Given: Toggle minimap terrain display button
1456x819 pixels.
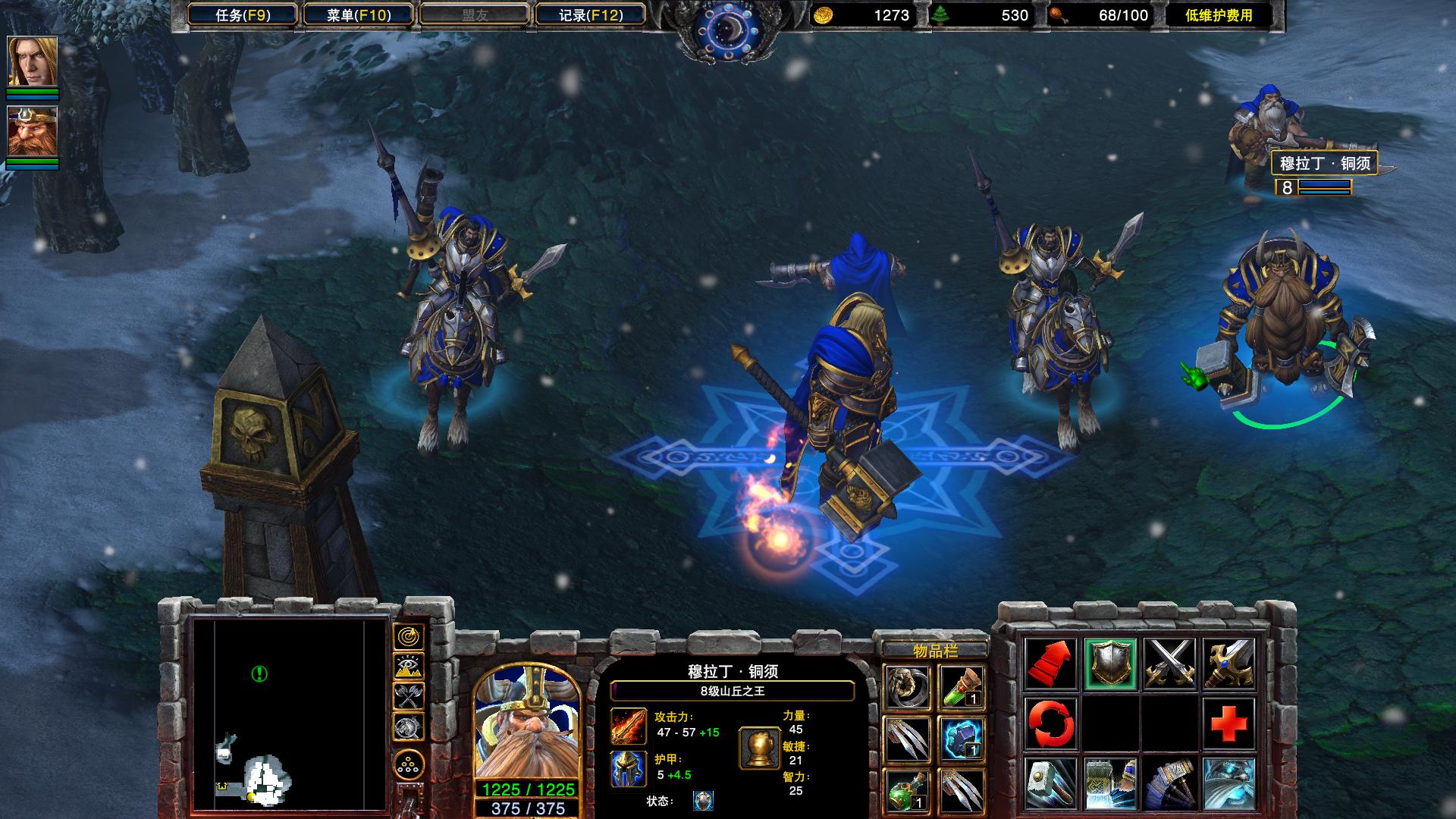Looking at the screenshot, I should pos(409,667).
